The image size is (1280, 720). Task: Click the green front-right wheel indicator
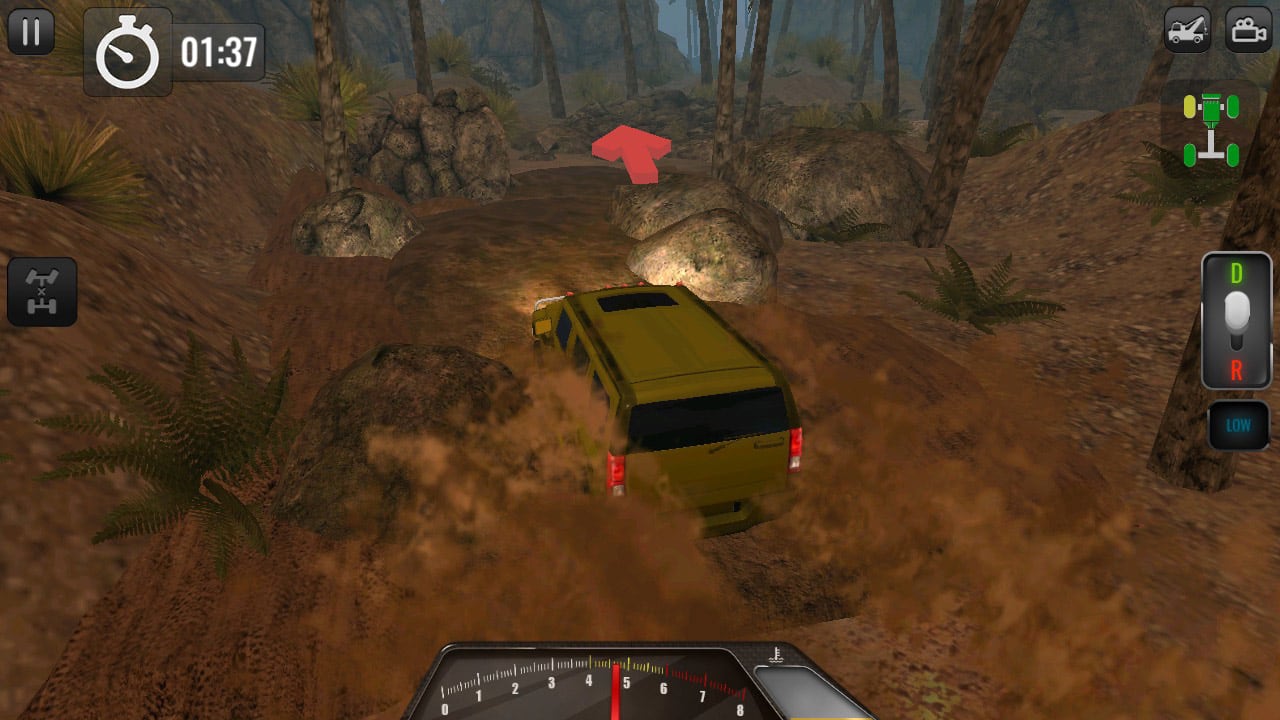coord(1233,106)
